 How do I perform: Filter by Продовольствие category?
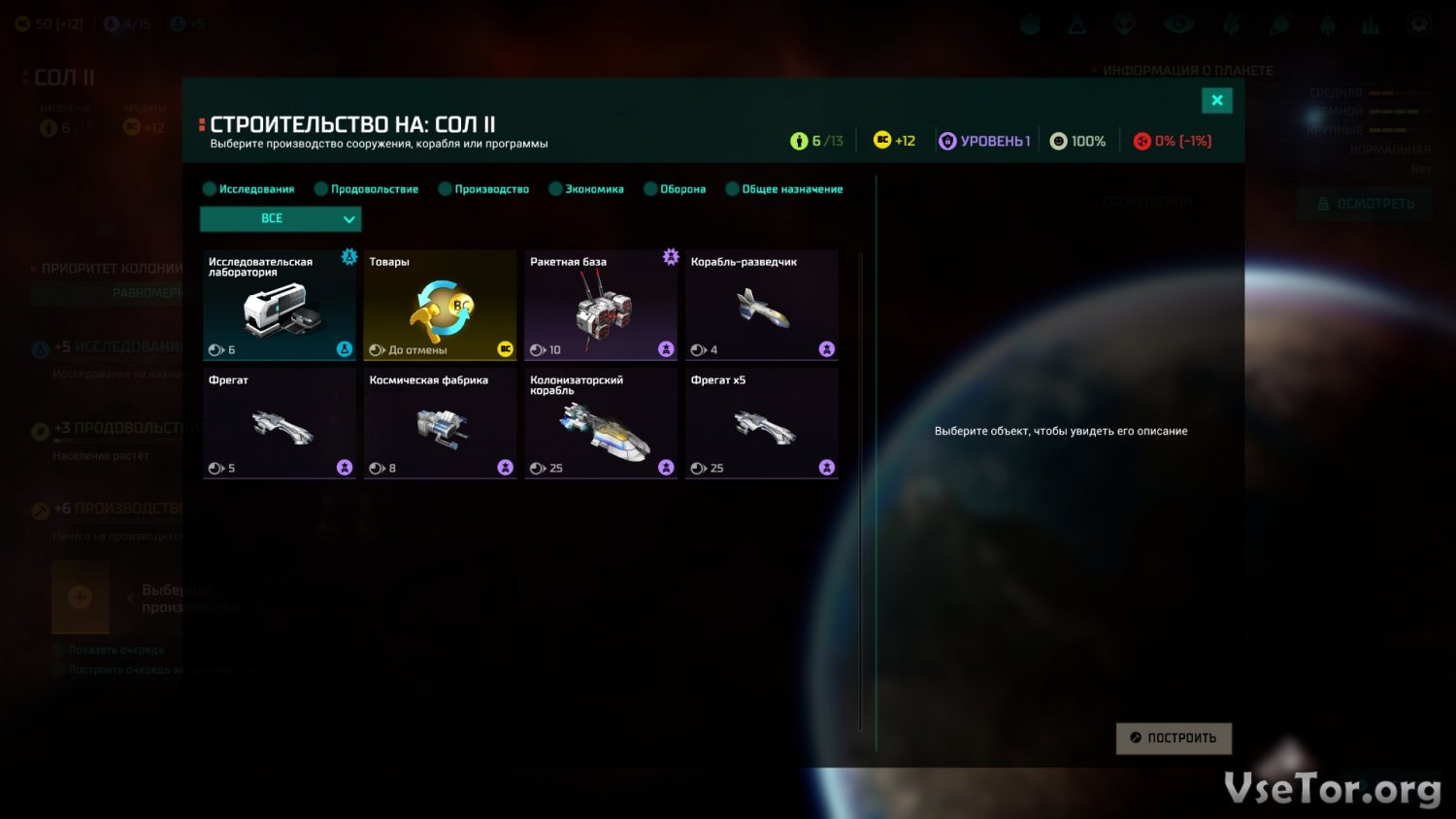[x=366, y=189]
